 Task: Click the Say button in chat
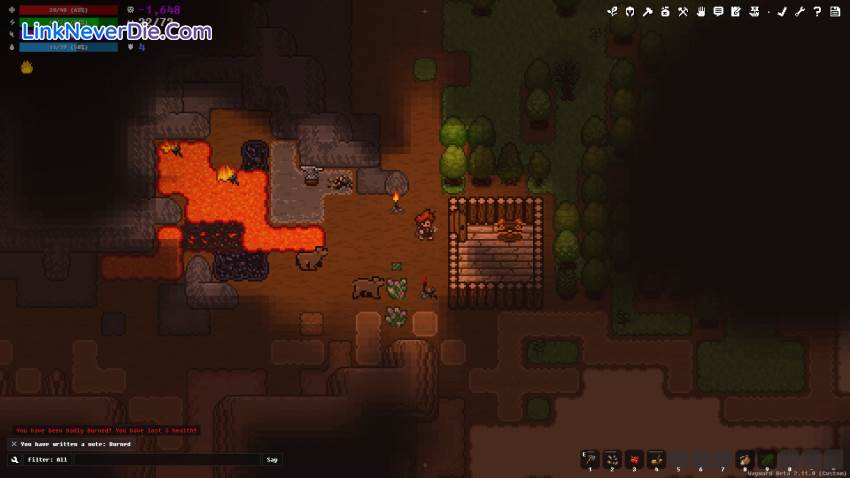272,460
